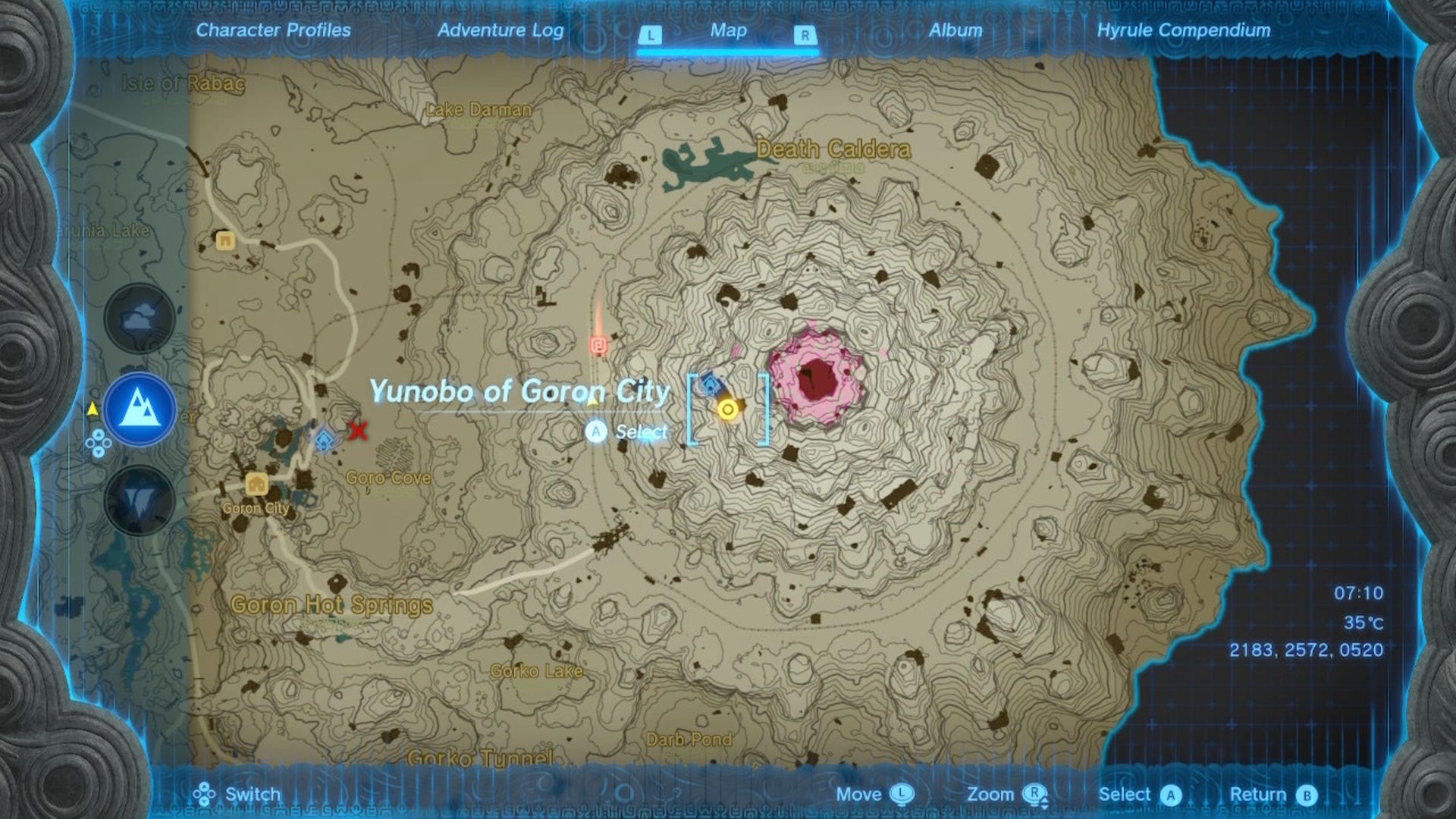
Task: Switch to the Album tab
Action: (955, 31)
